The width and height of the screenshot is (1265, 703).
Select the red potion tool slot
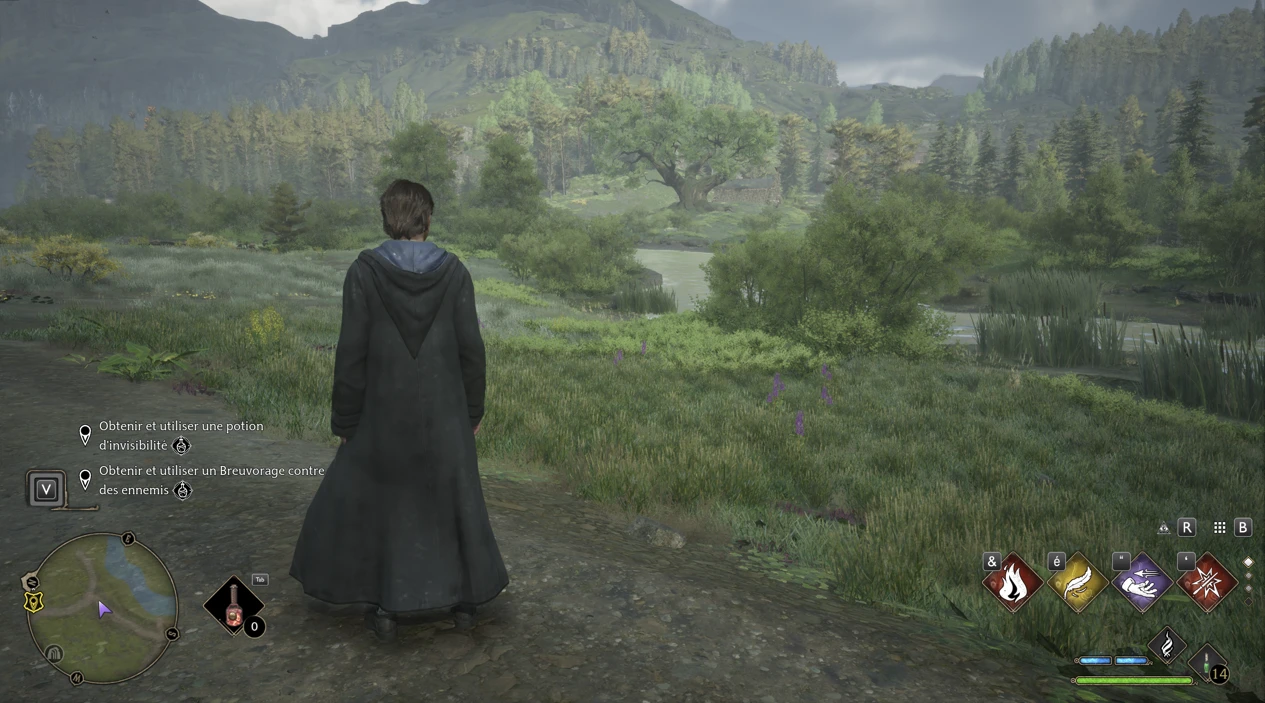tap(234, 606)
